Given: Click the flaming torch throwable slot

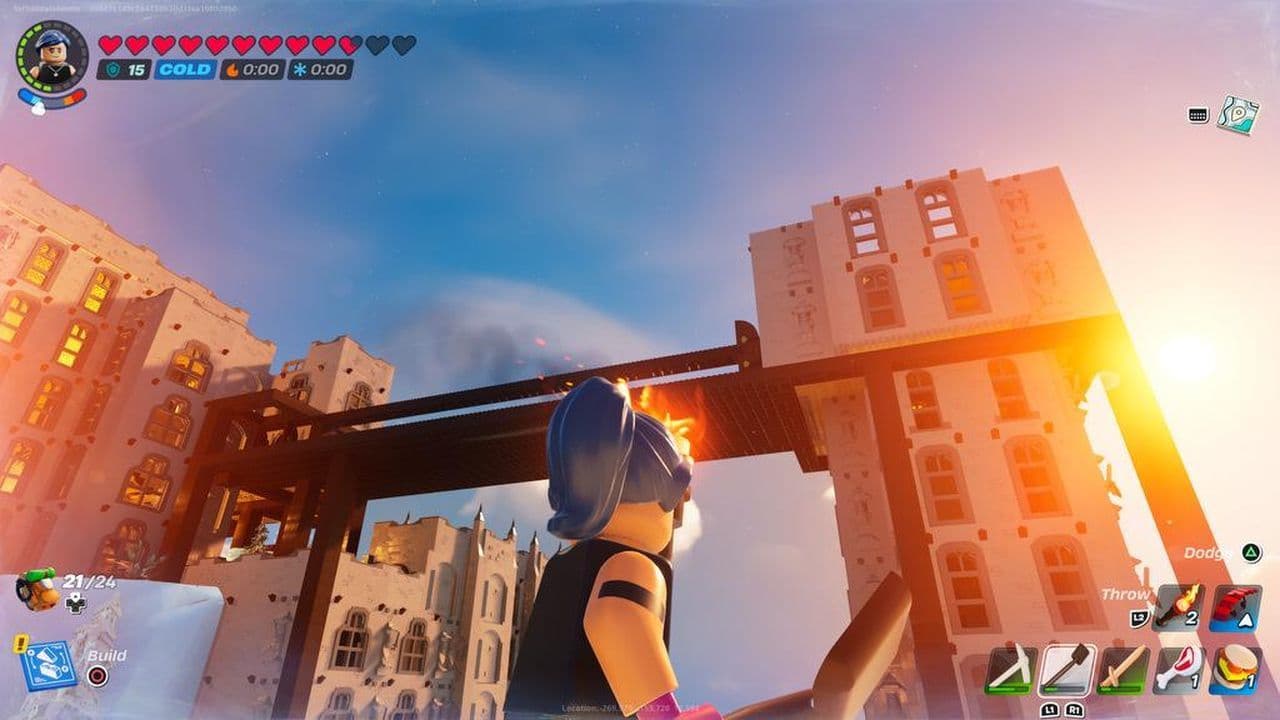Looking at the screenshot, I should coord(1179,606).
